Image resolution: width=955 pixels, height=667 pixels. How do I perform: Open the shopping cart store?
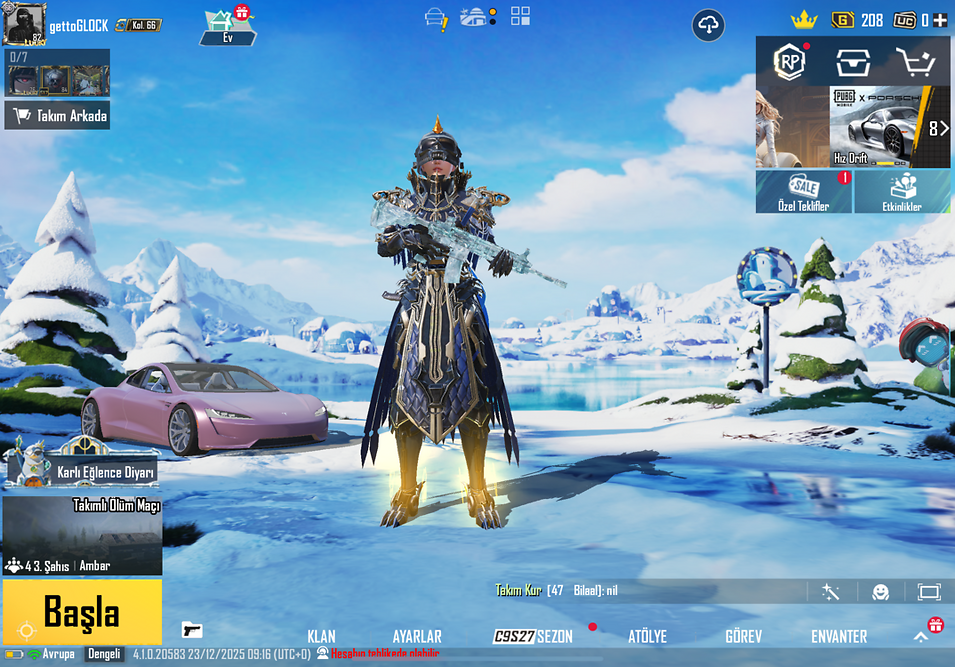point(914,62)
